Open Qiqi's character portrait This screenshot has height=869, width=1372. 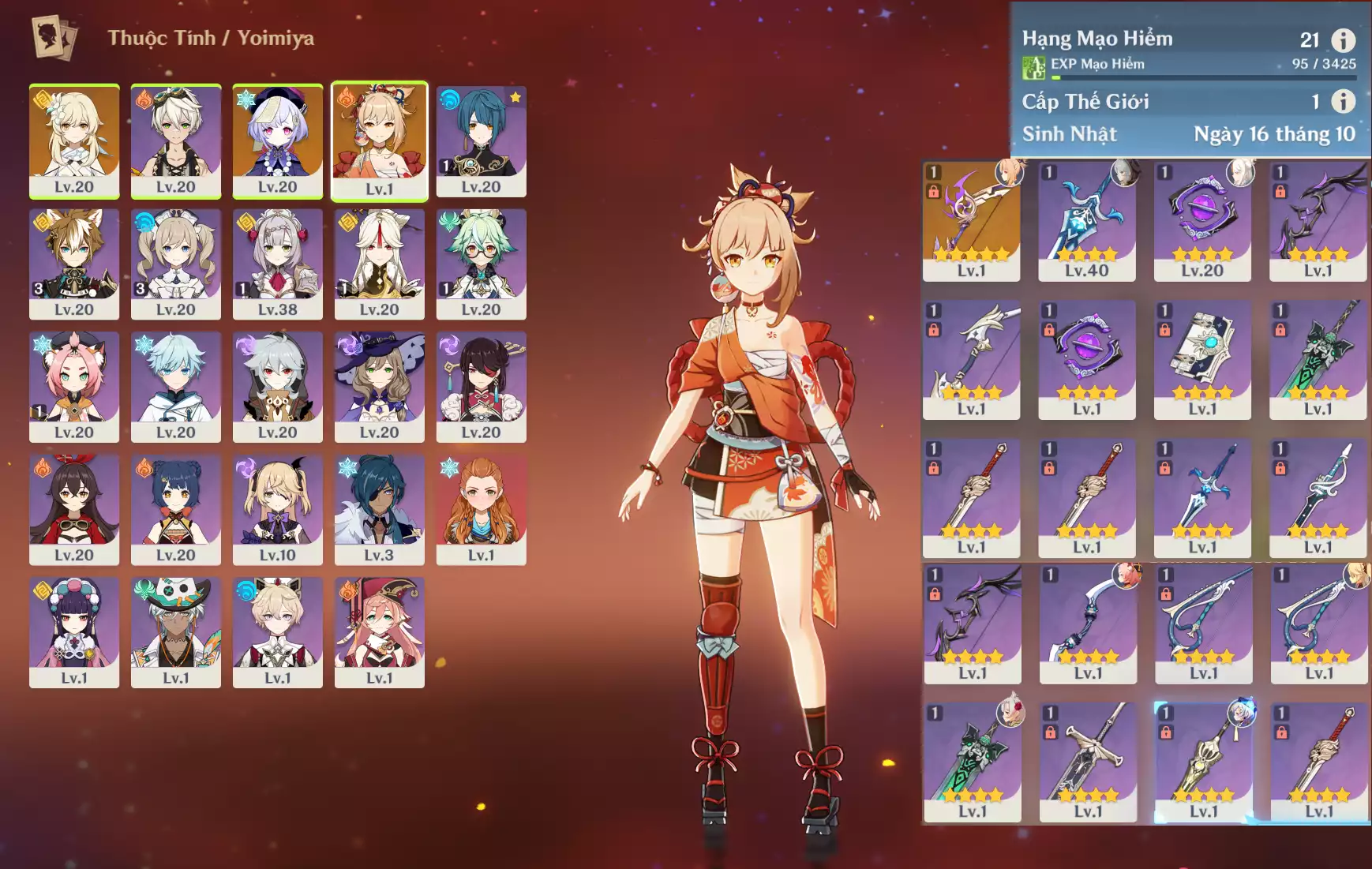point(277,140)
